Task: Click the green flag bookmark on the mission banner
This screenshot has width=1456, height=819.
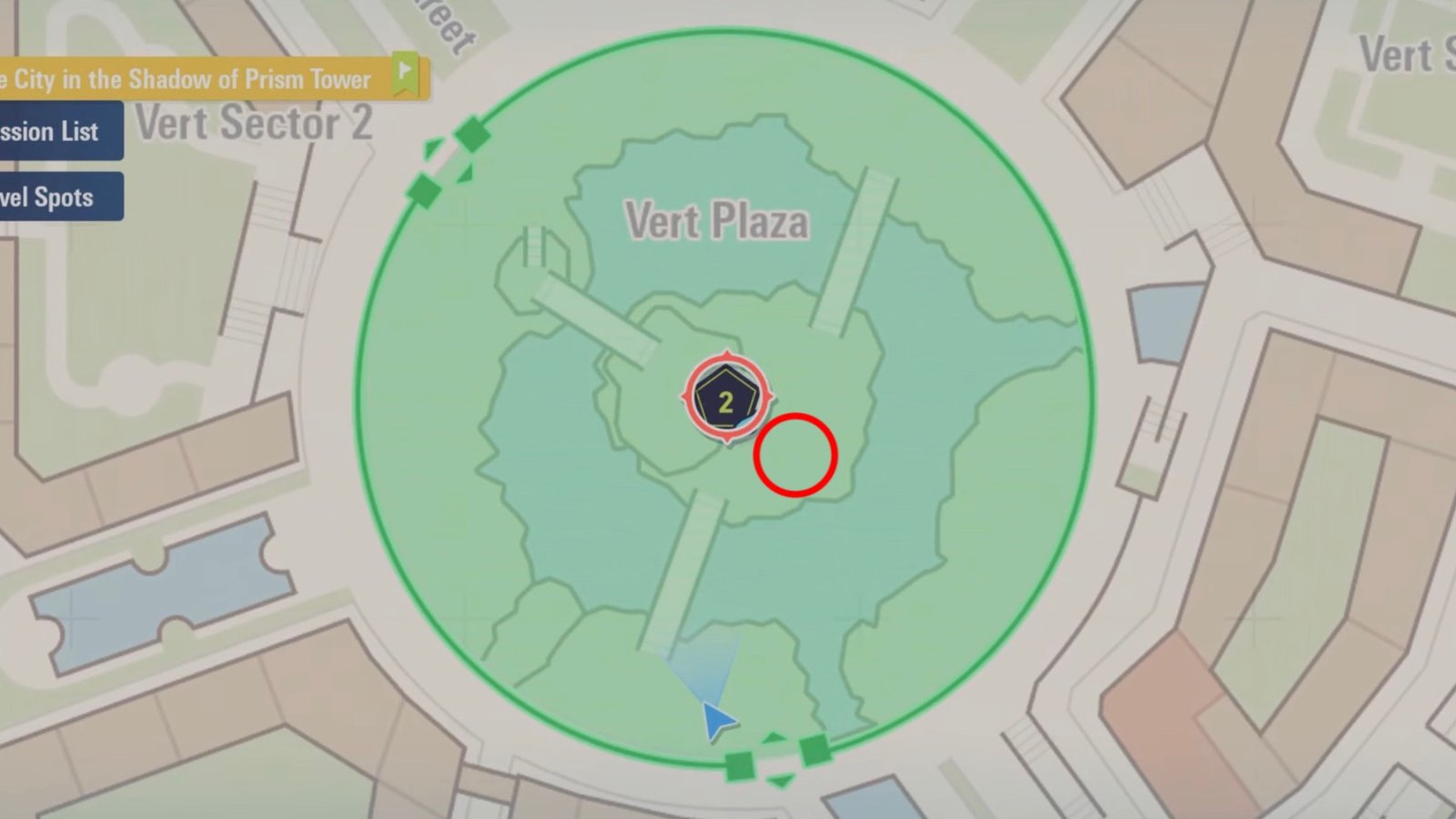Action: point(403,69)
